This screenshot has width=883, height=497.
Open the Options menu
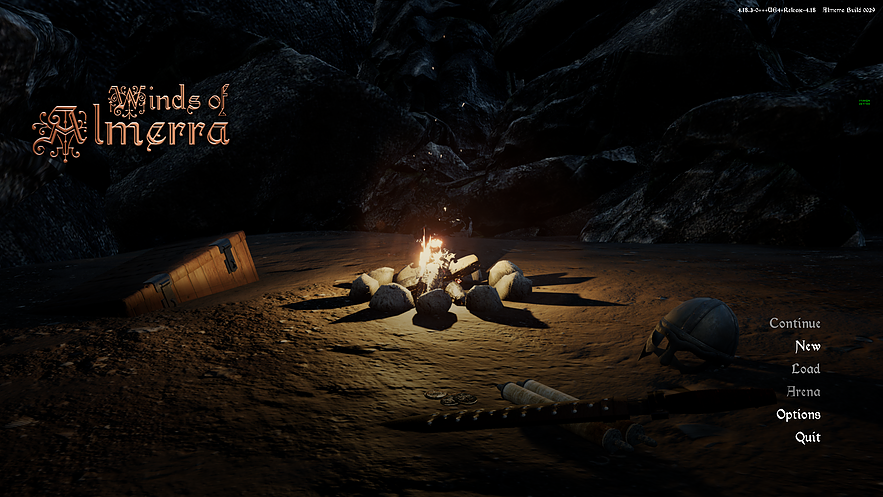(x=798, y=414)
